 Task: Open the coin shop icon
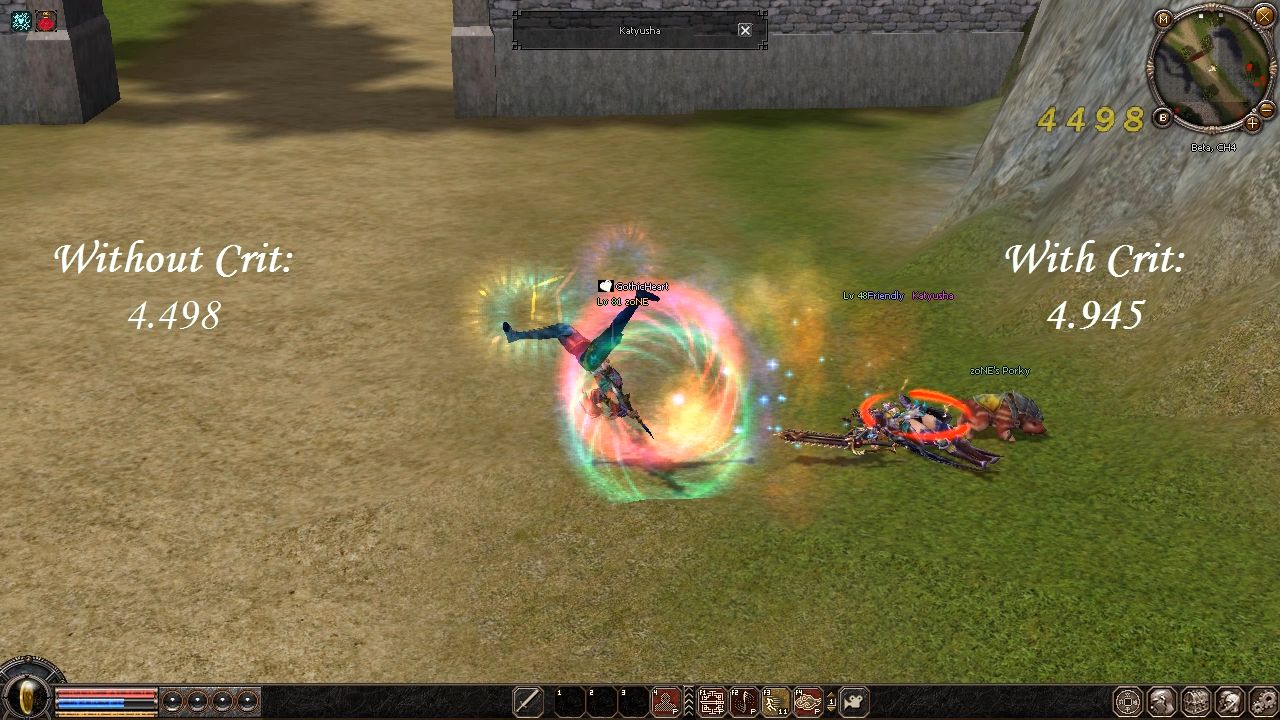[1127, 701]
